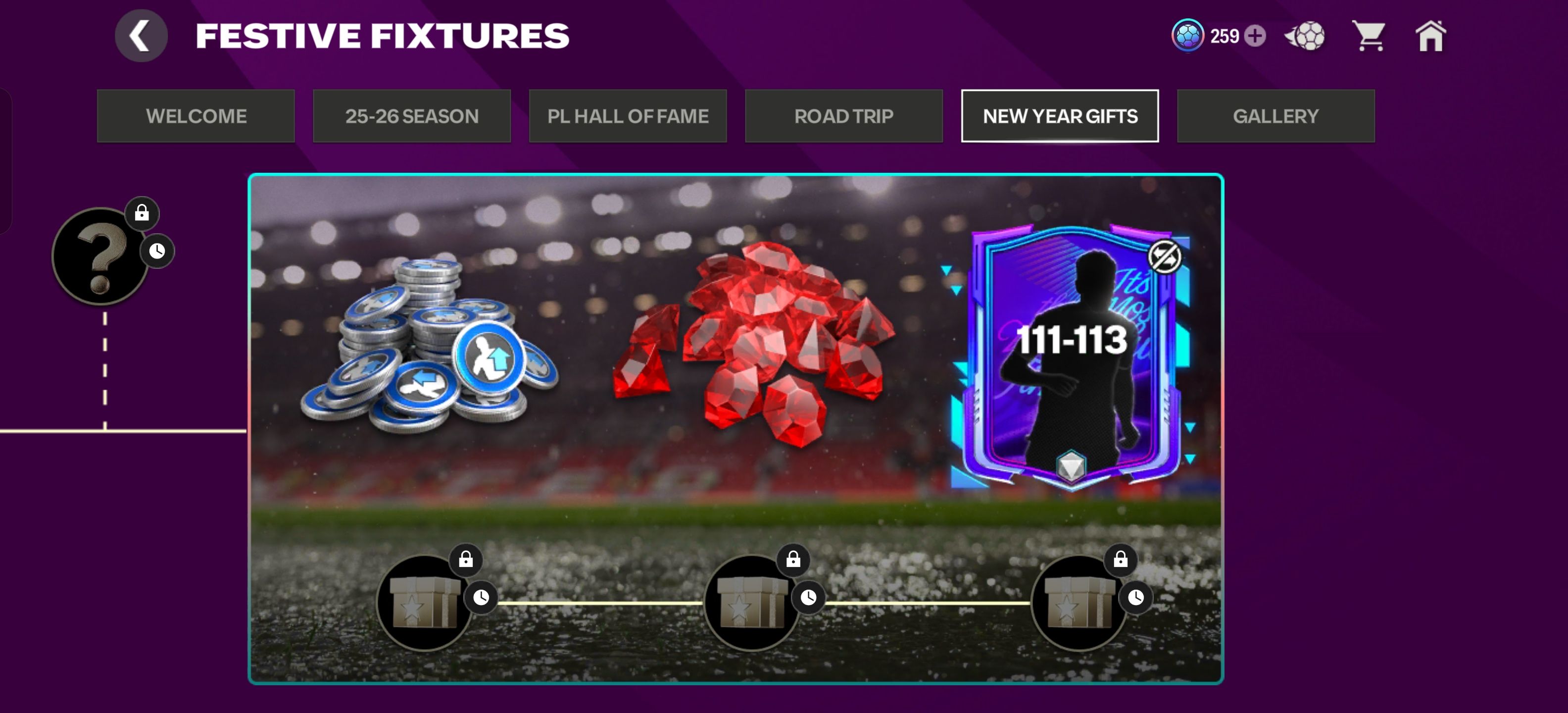Switch to the WELCOME tab
Image resolution: width=1568 pixels, height=713 pixels.
tap(196, 116)
